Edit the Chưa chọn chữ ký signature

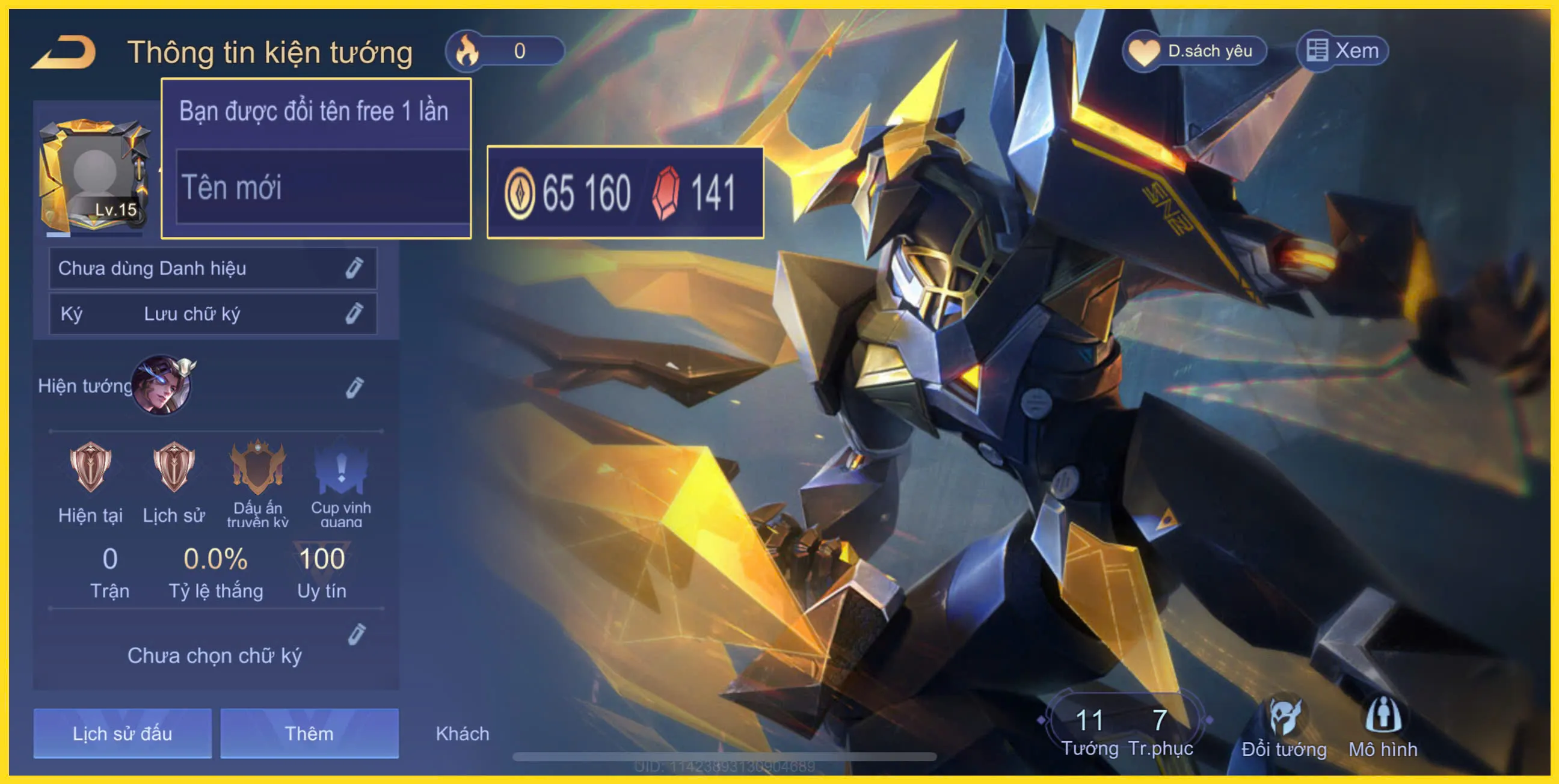point(357,634)
